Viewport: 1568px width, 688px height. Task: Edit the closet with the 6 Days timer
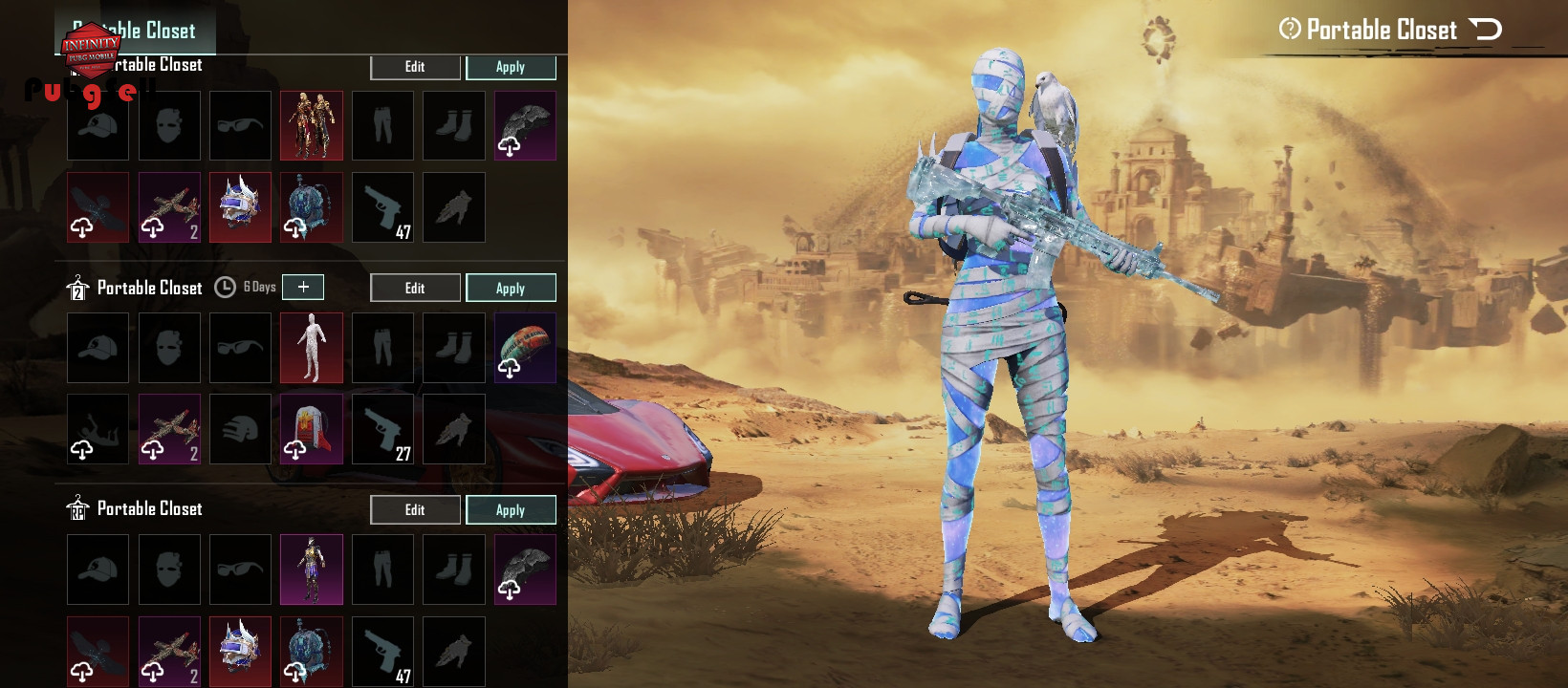[x=415, y=288]
